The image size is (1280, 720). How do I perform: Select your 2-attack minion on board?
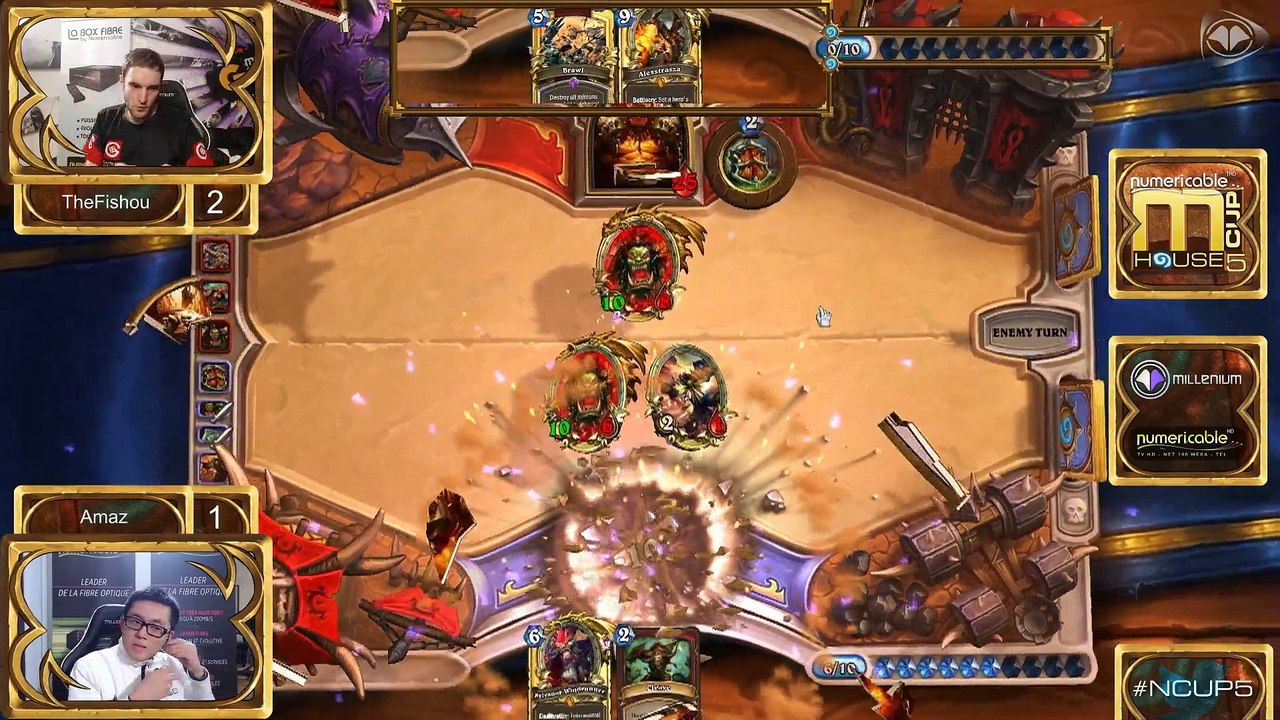688,394
